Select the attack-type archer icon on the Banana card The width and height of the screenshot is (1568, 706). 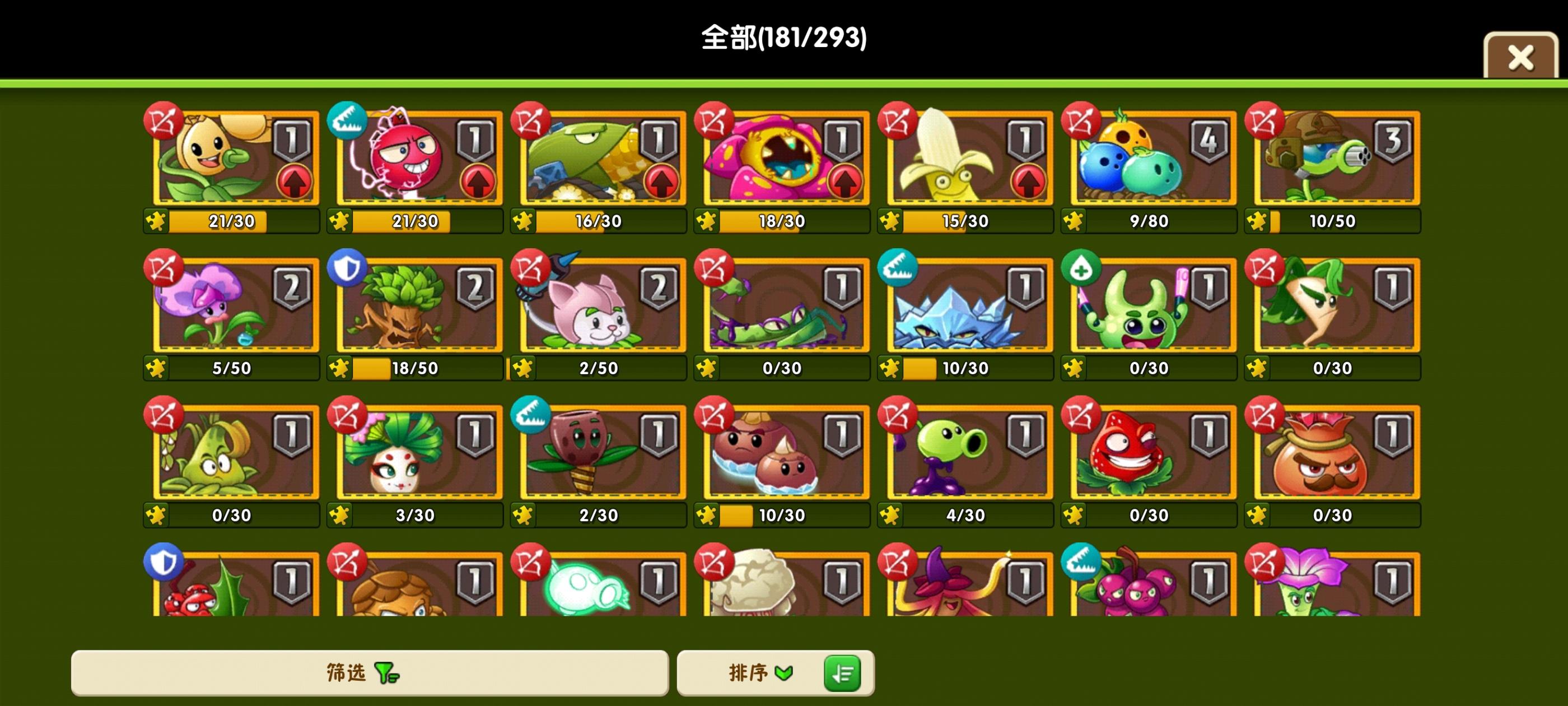coord(898,122)
